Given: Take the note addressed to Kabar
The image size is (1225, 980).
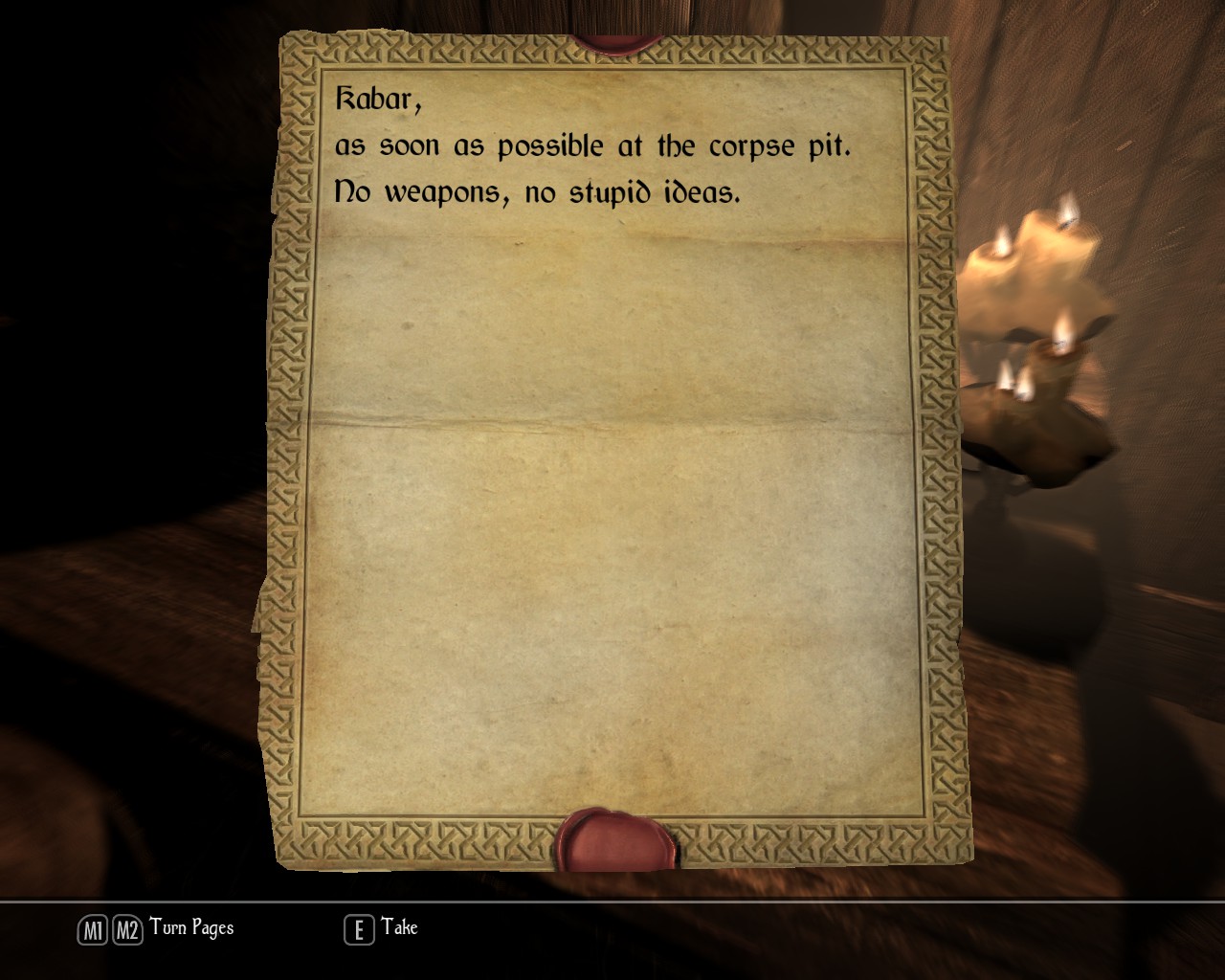Looking at the screenshot, I should (381, 928).
